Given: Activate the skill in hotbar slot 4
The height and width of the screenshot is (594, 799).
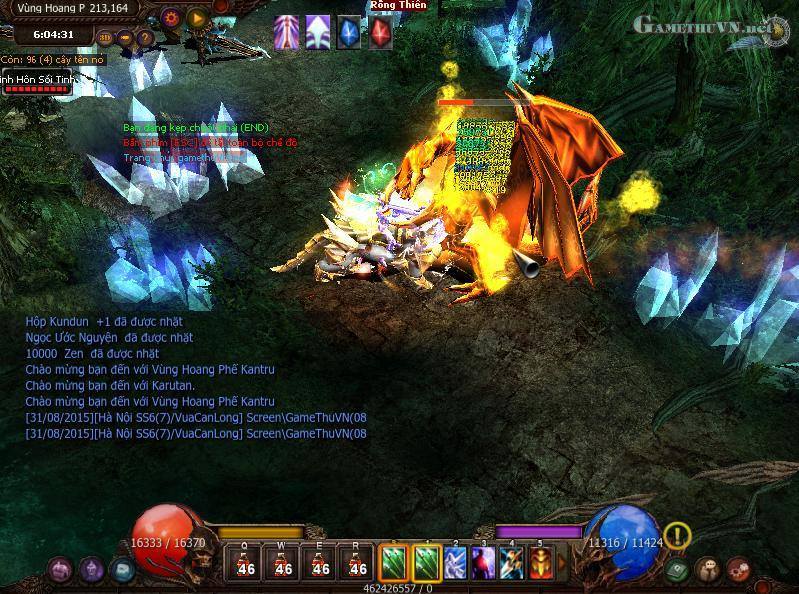Looking at the screenshot, I should pos(512,563).
